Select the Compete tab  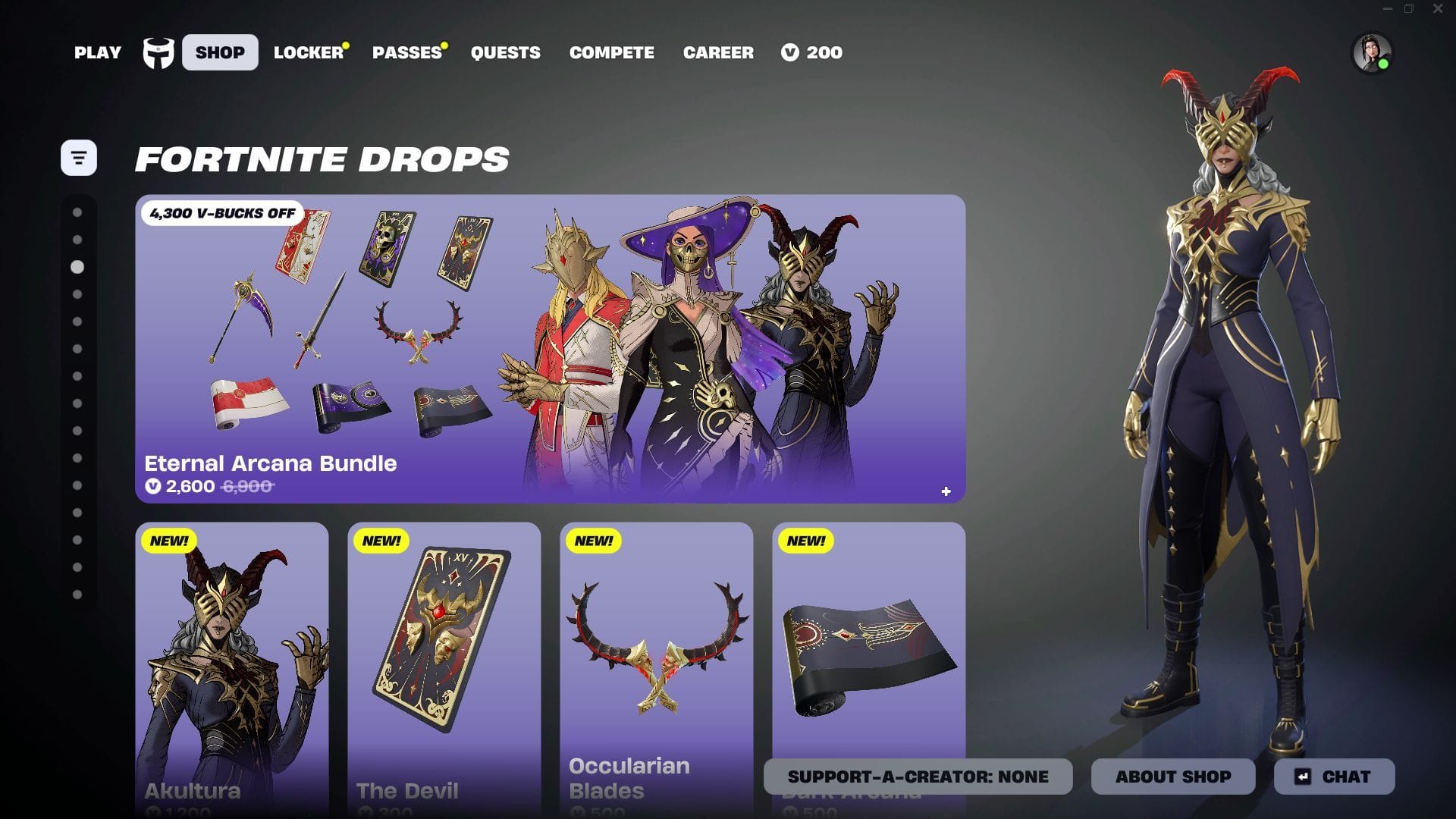click(x=612, y=52)
